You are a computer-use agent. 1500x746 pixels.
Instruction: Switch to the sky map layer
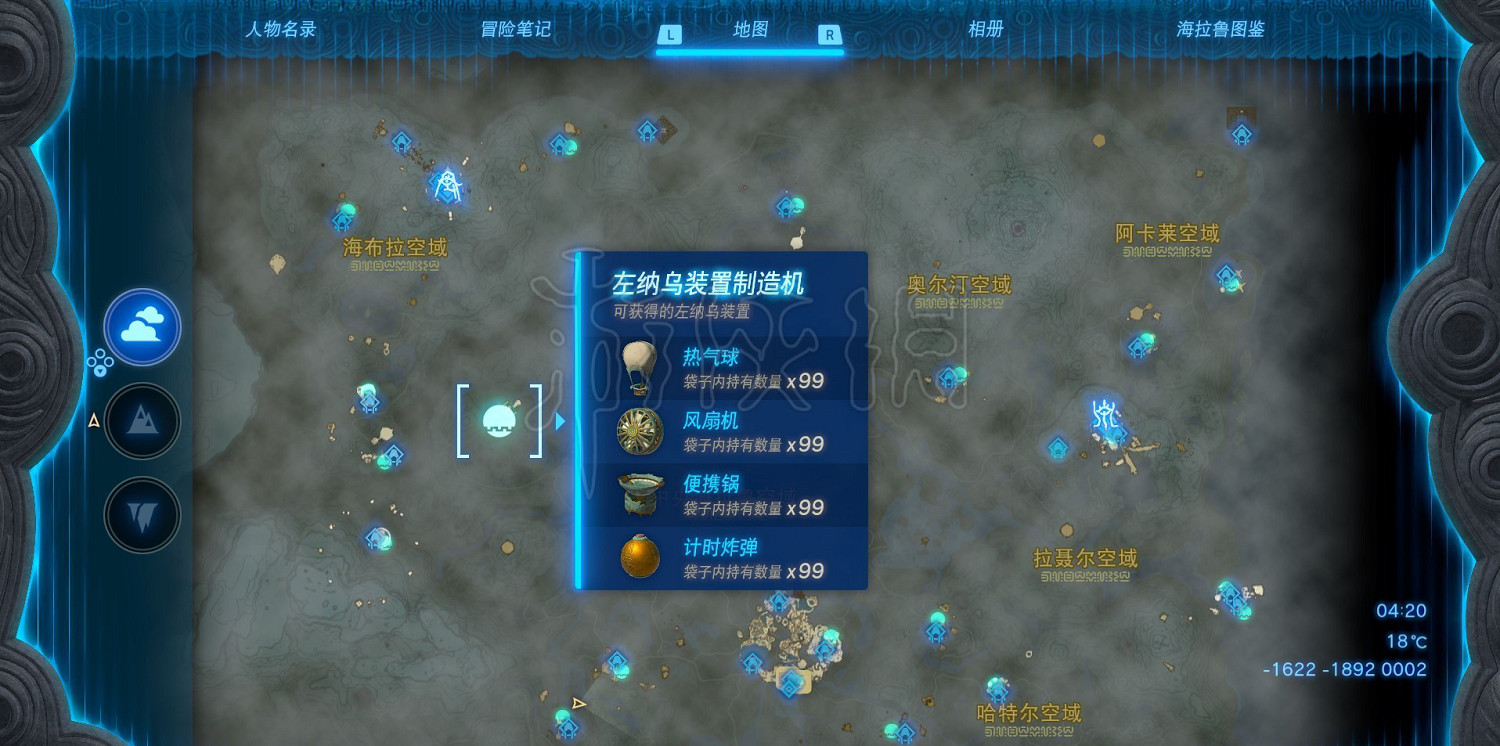[142, 327]
